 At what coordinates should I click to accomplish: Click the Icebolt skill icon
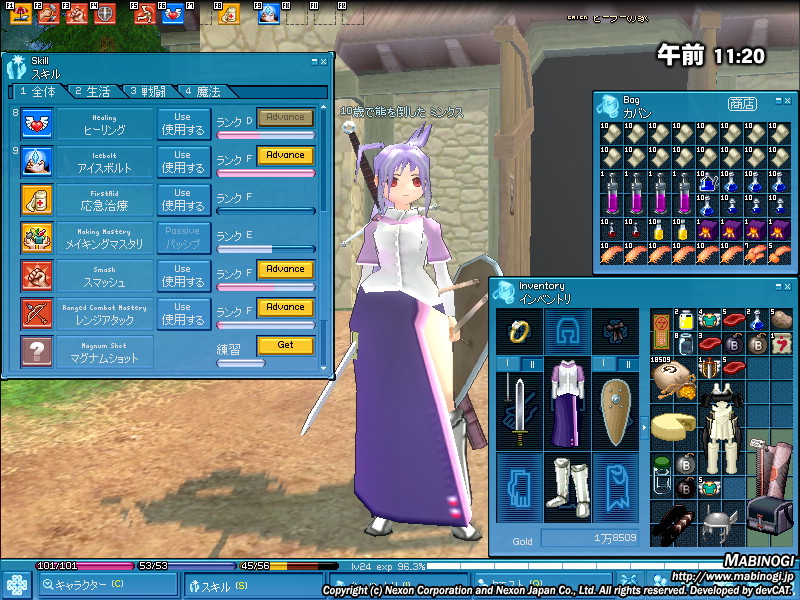37,160
